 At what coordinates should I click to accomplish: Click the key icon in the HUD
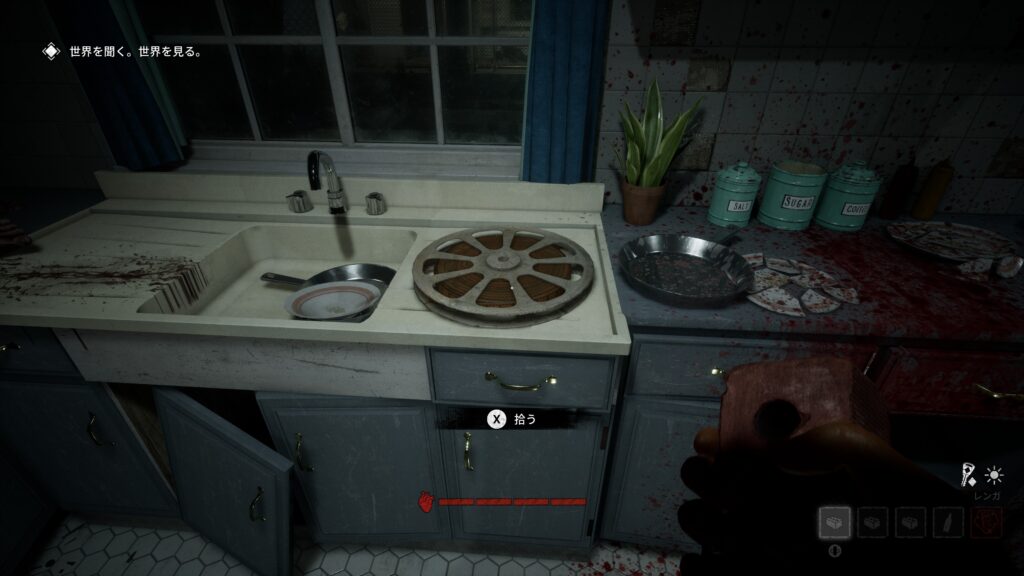tap(968, 474)
